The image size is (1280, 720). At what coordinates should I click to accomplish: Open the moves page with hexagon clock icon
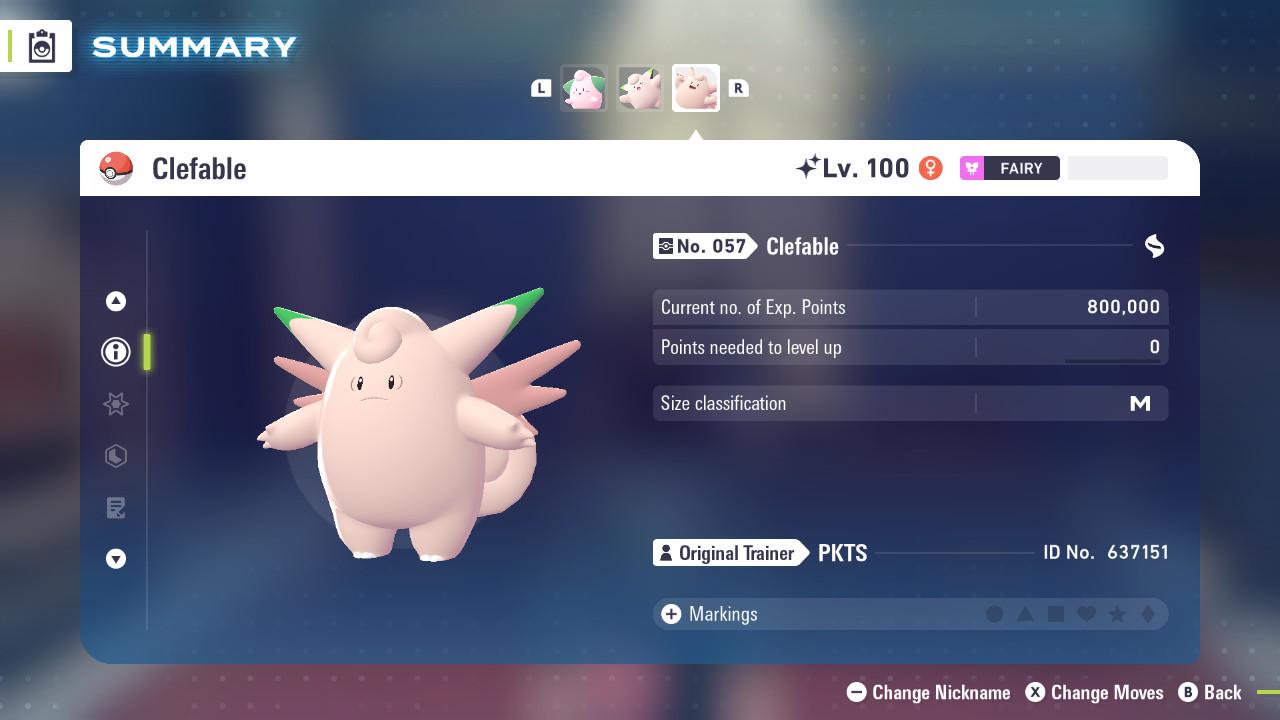coord(115,456)
